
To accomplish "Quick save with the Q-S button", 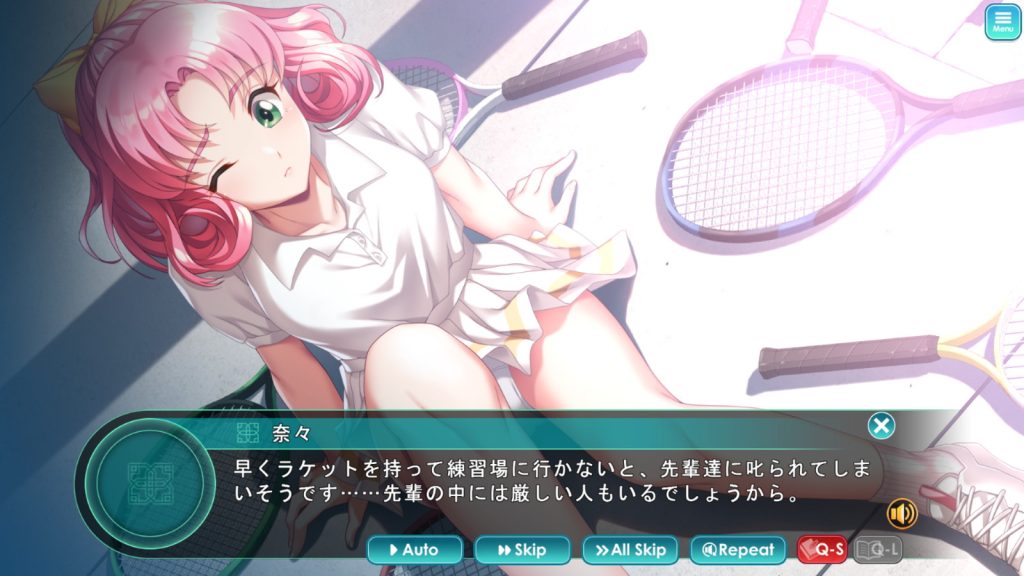I will coord(822,550).
